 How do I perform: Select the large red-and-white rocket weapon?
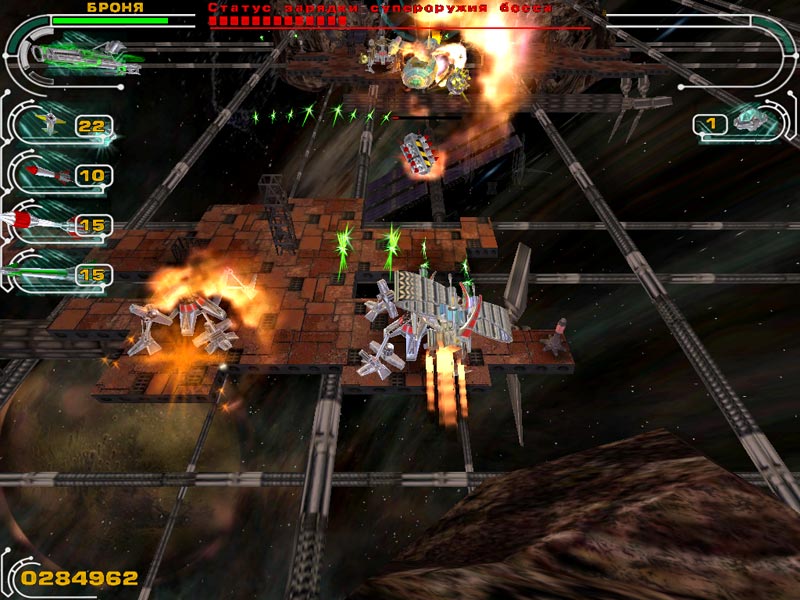(40, 224)
